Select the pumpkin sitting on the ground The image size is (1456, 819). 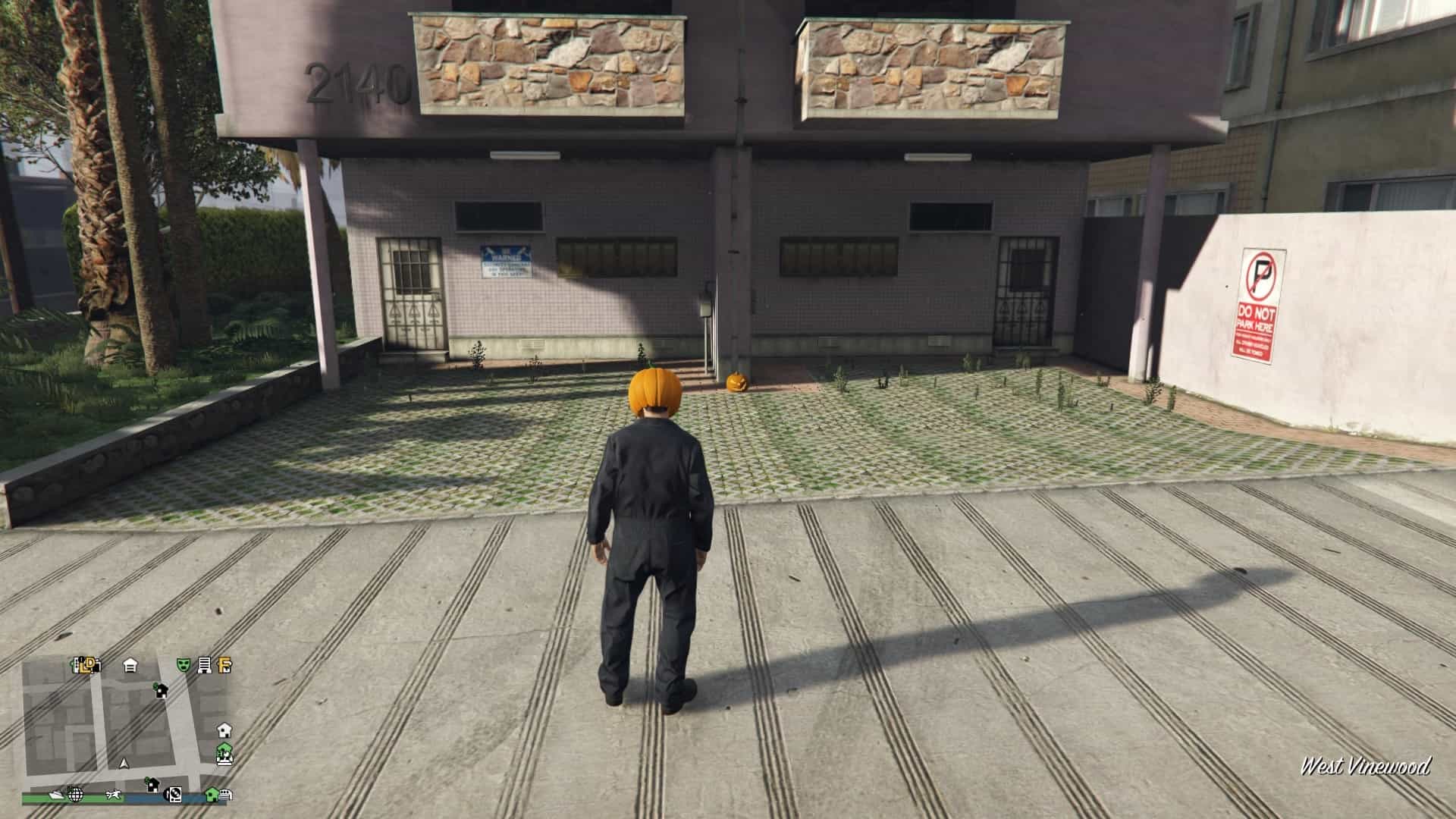(x=737, y=384)
